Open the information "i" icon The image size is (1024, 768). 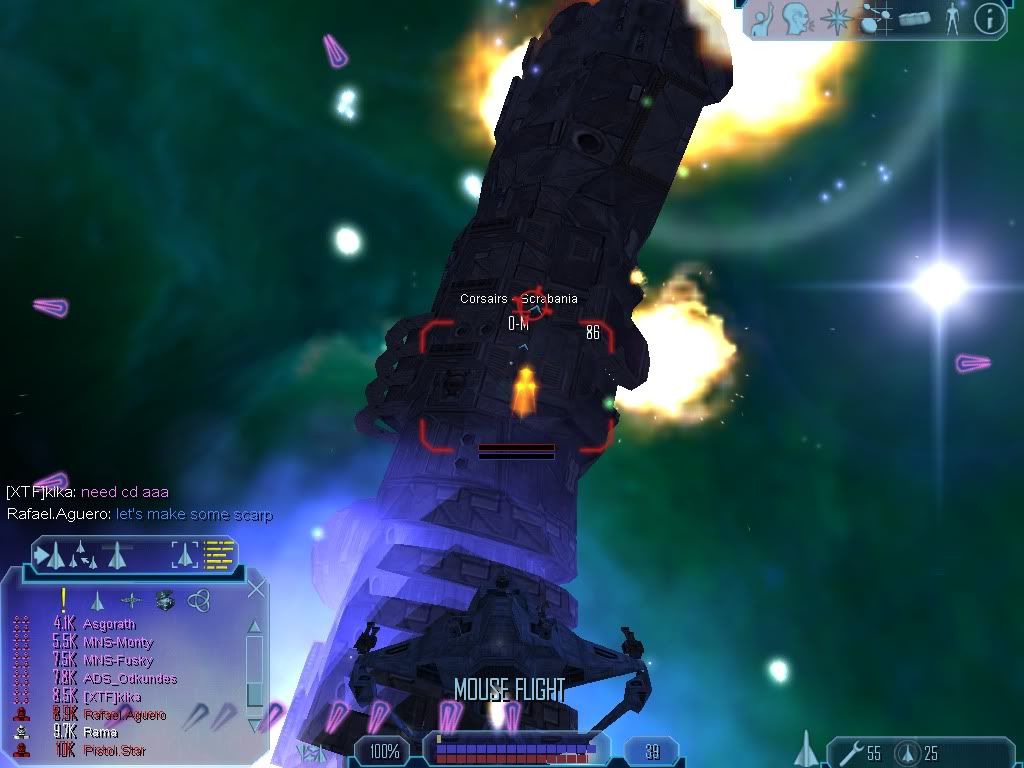989,19
